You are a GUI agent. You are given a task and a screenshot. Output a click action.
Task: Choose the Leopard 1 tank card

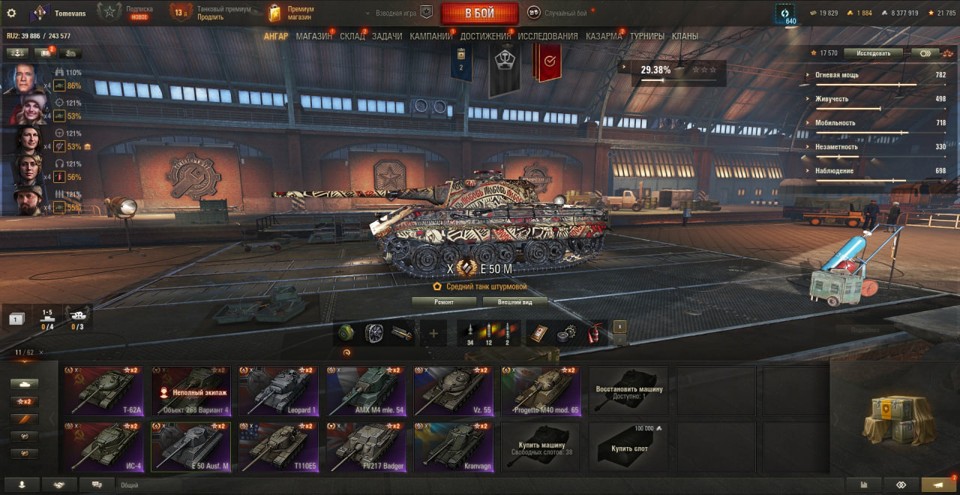[276, 390]
